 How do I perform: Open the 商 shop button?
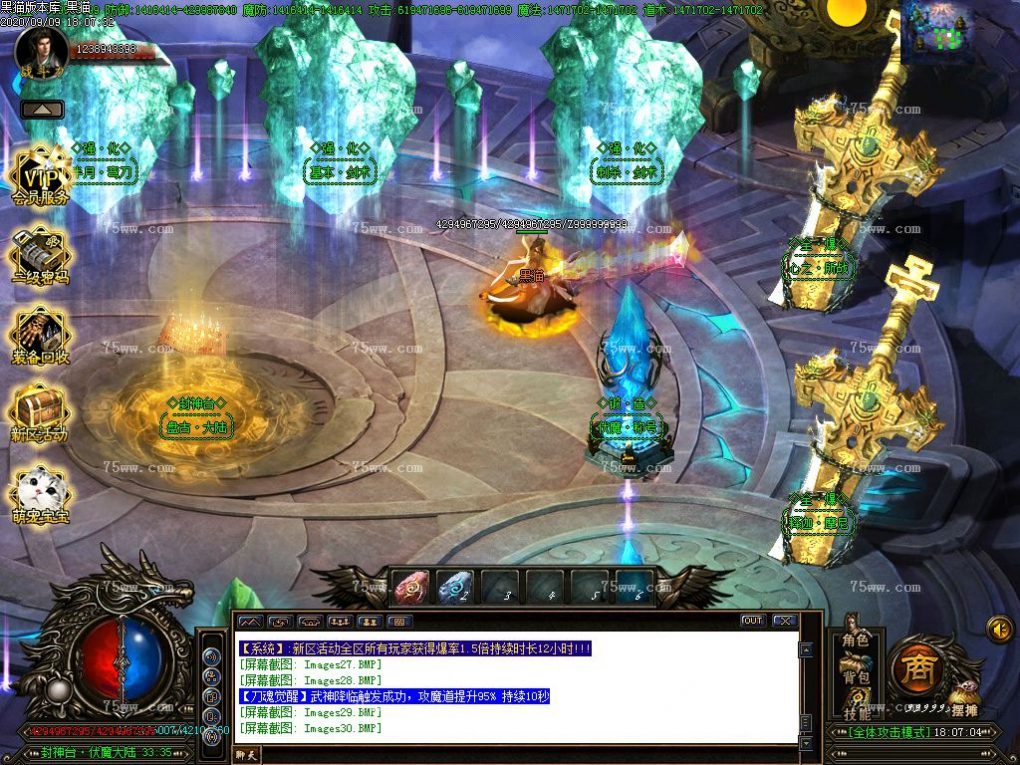[914, 665]
